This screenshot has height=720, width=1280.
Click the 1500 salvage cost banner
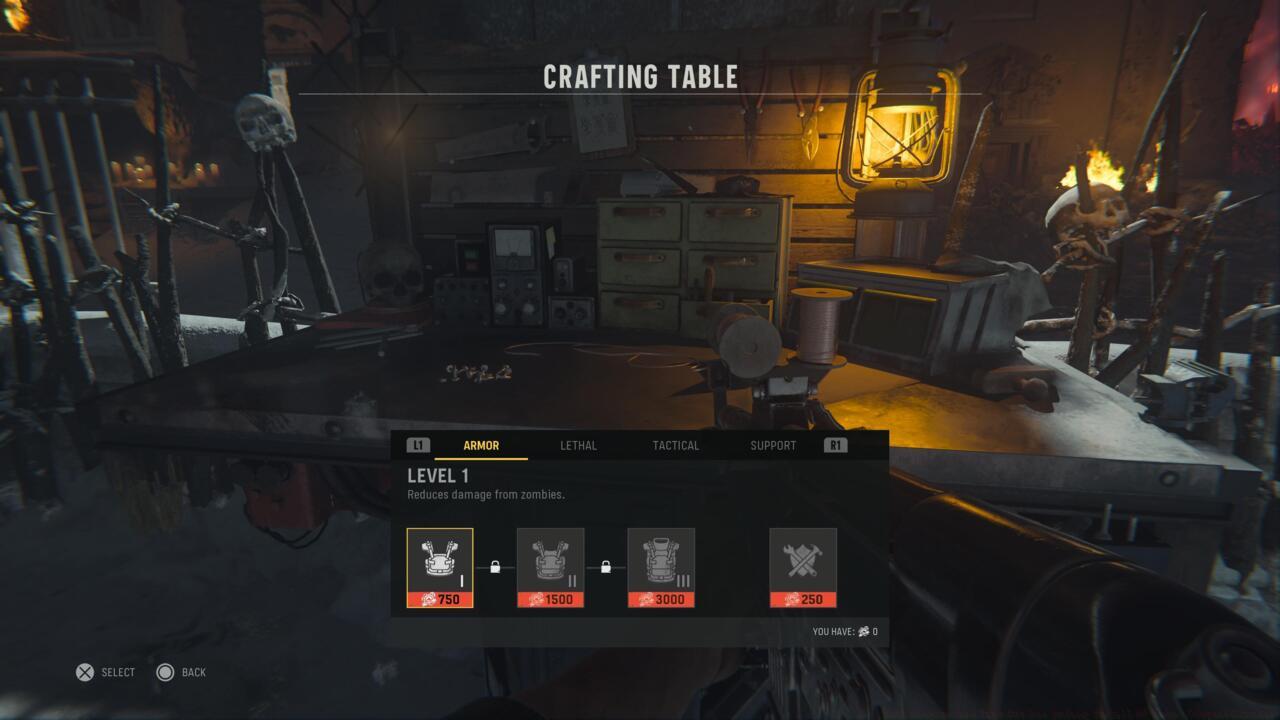[552, 600]
